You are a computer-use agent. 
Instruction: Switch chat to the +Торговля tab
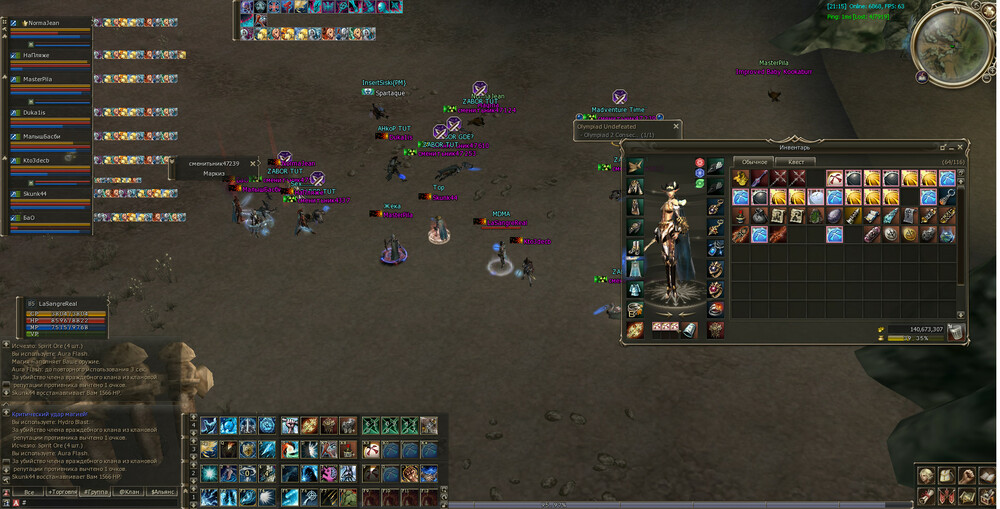[62, 492]
